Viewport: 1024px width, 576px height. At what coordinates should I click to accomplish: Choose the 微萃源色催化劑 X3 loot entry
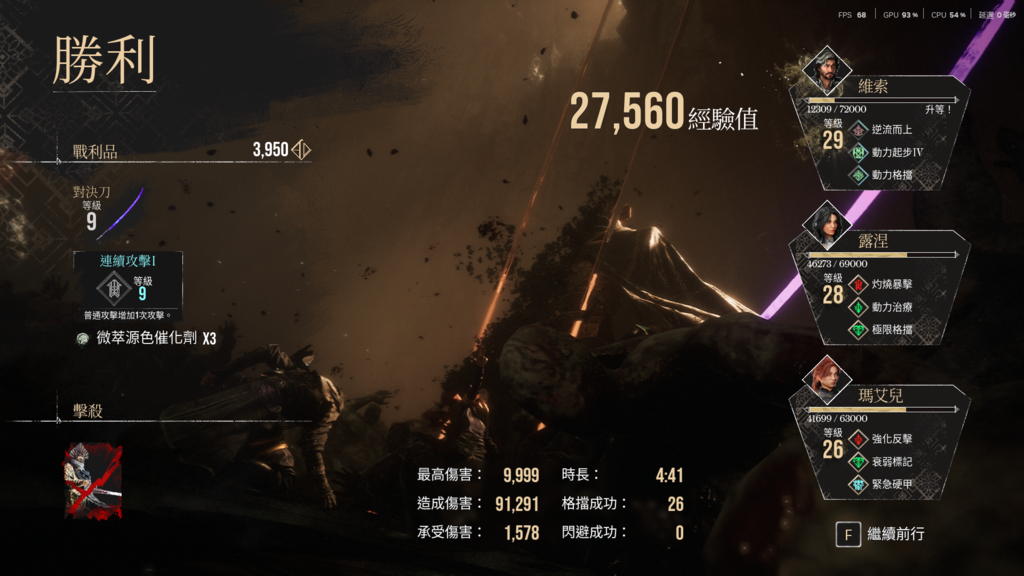pos(146,339)
